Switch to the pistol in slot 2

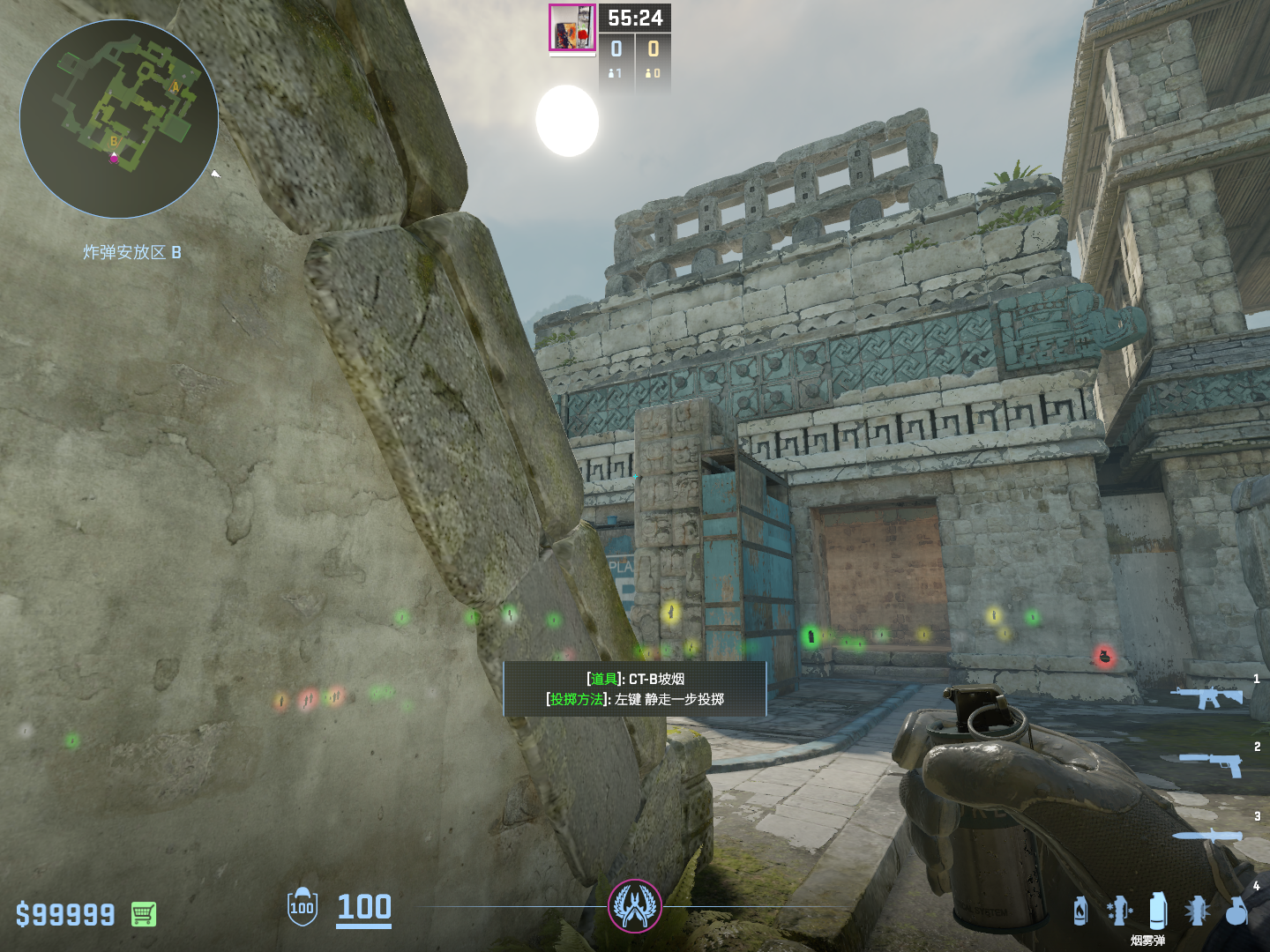(x=1212, y=763)
